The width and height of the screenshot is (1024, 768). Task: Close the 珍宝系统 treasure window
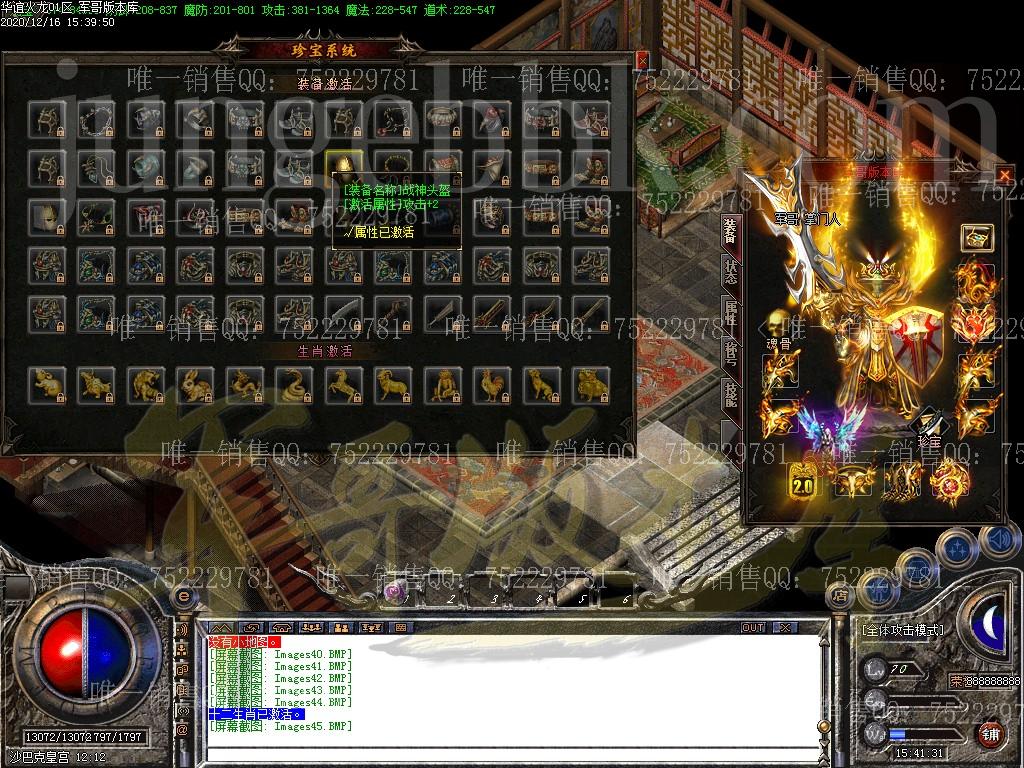coord(642,59)
